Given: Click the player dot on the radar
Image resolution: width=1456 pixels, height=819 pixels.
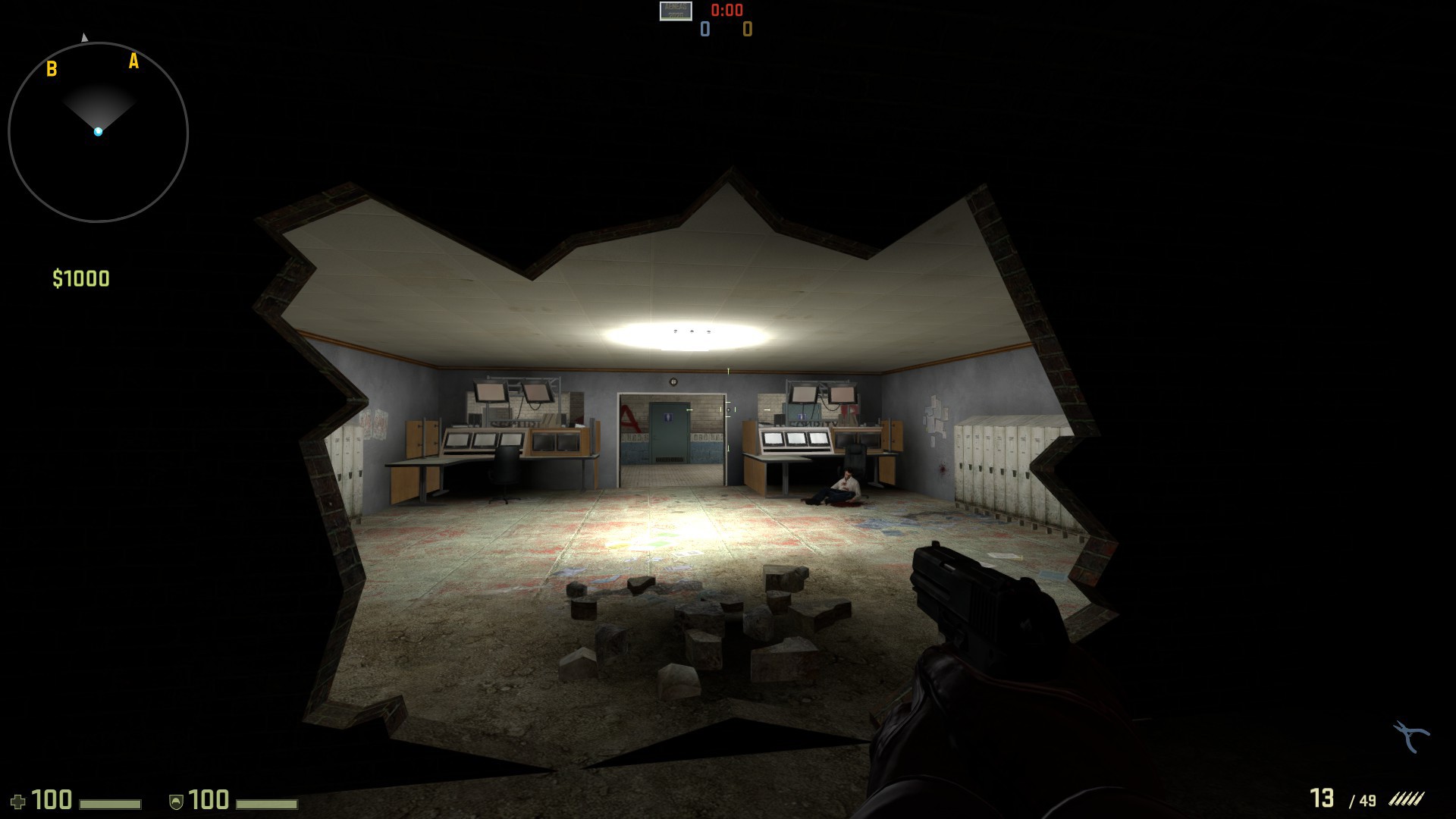Looking at the screenshot, I should click(x=98, y=130).
